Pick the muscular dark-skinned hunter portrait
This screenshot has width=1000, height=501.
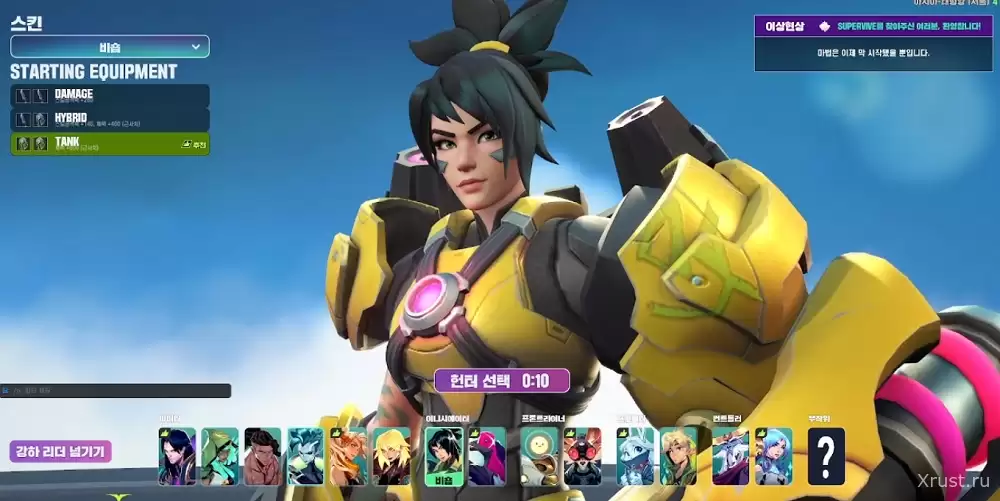(263, 456)
